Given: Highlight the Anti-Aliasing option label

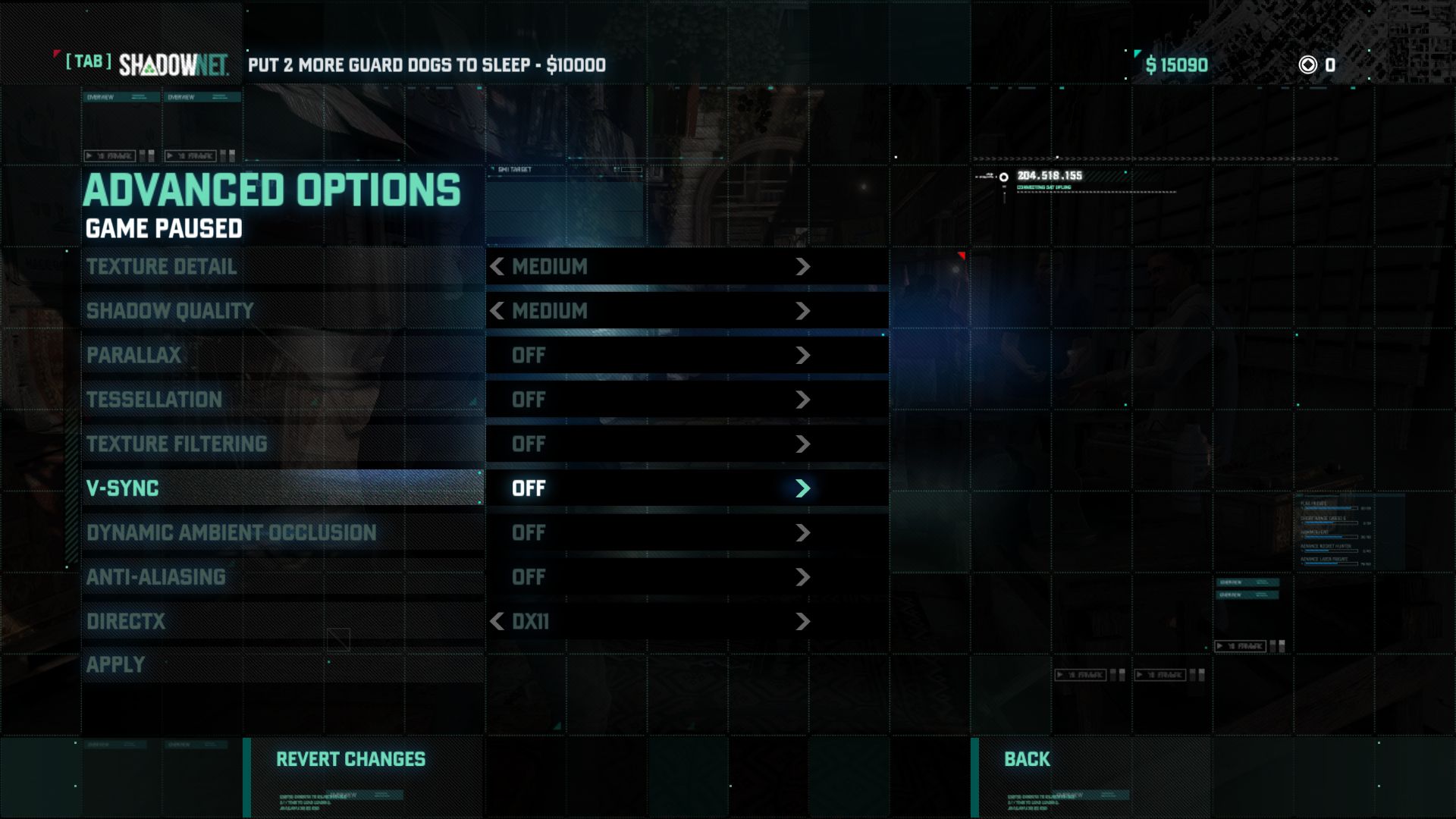Looking at the screenshot, I should (x=156, y=577).
